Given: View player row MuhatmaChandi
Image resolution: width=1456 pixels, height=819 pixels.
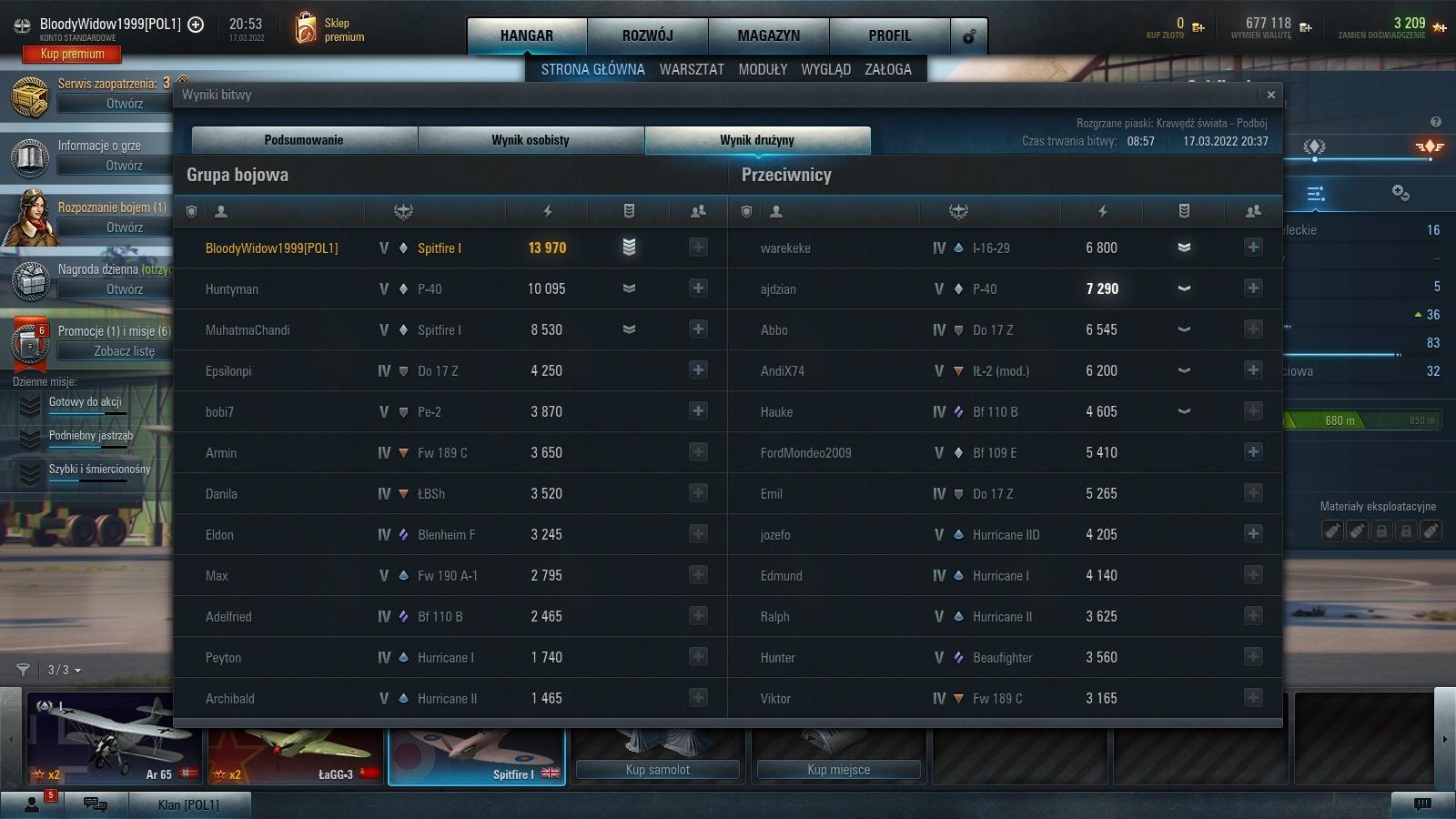Looking at the screenshot, I should tap(248, 330).
